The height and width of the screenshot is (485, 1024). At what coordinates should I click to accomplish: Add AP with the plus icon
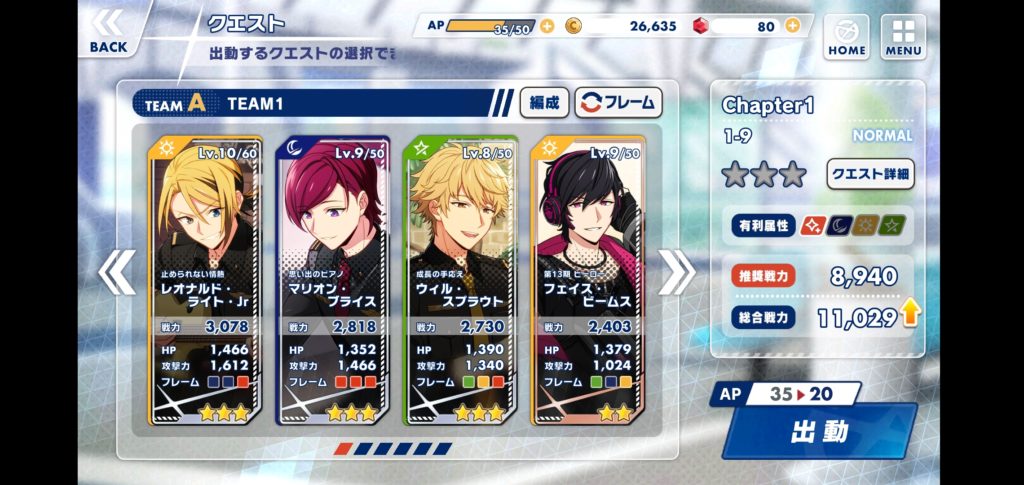(x=547, y=27)
